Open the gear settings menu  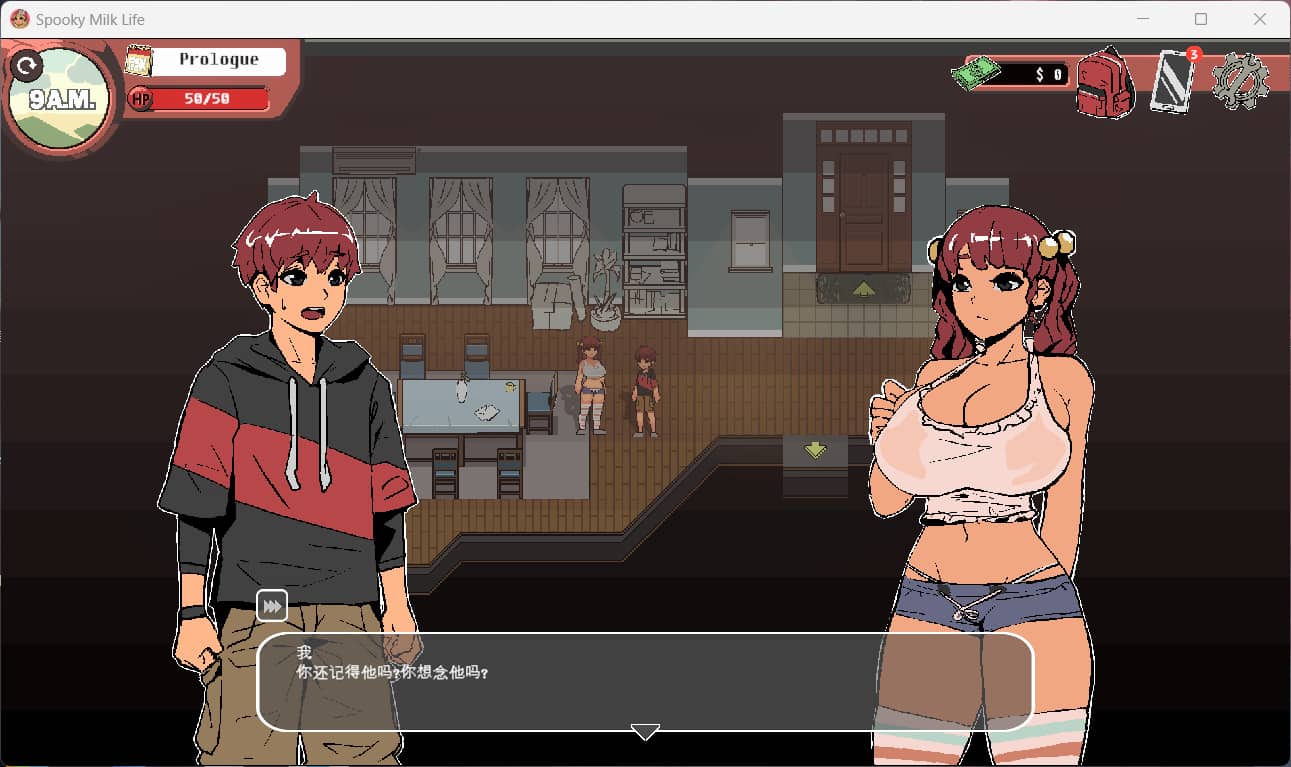(1240, 81)
